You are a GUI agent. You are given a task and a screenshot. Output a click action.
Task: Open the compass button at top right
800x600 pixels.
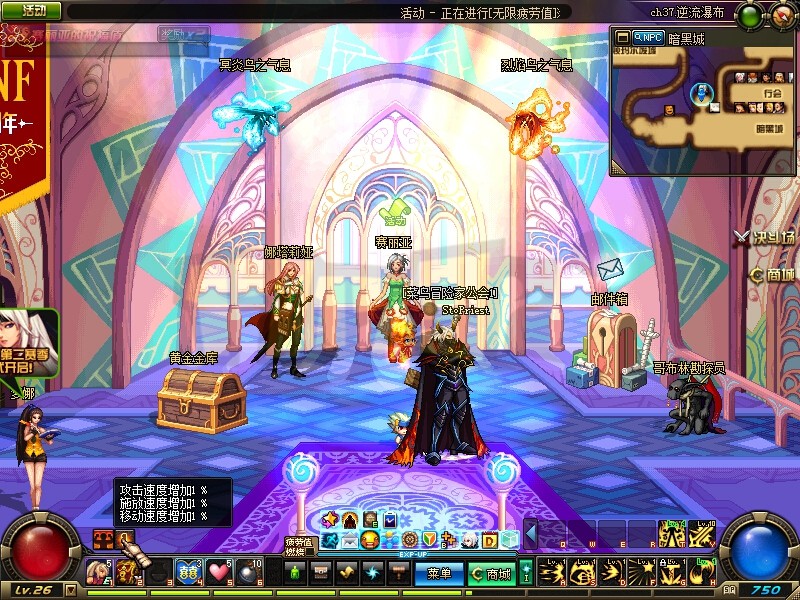pos(781,15)
